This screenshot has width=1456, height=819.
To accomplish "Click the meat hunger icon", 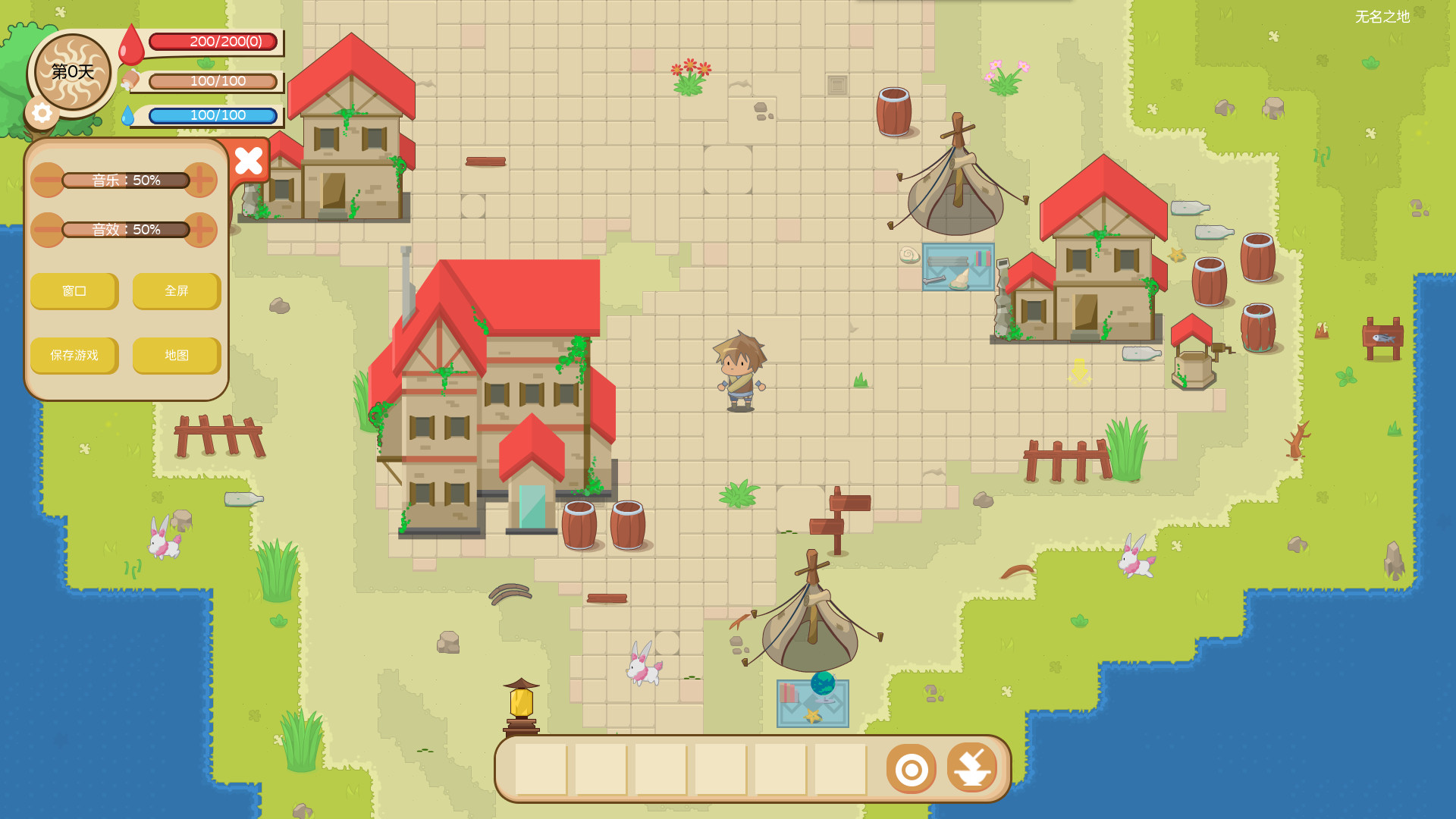I will click(x=130, y=80).
